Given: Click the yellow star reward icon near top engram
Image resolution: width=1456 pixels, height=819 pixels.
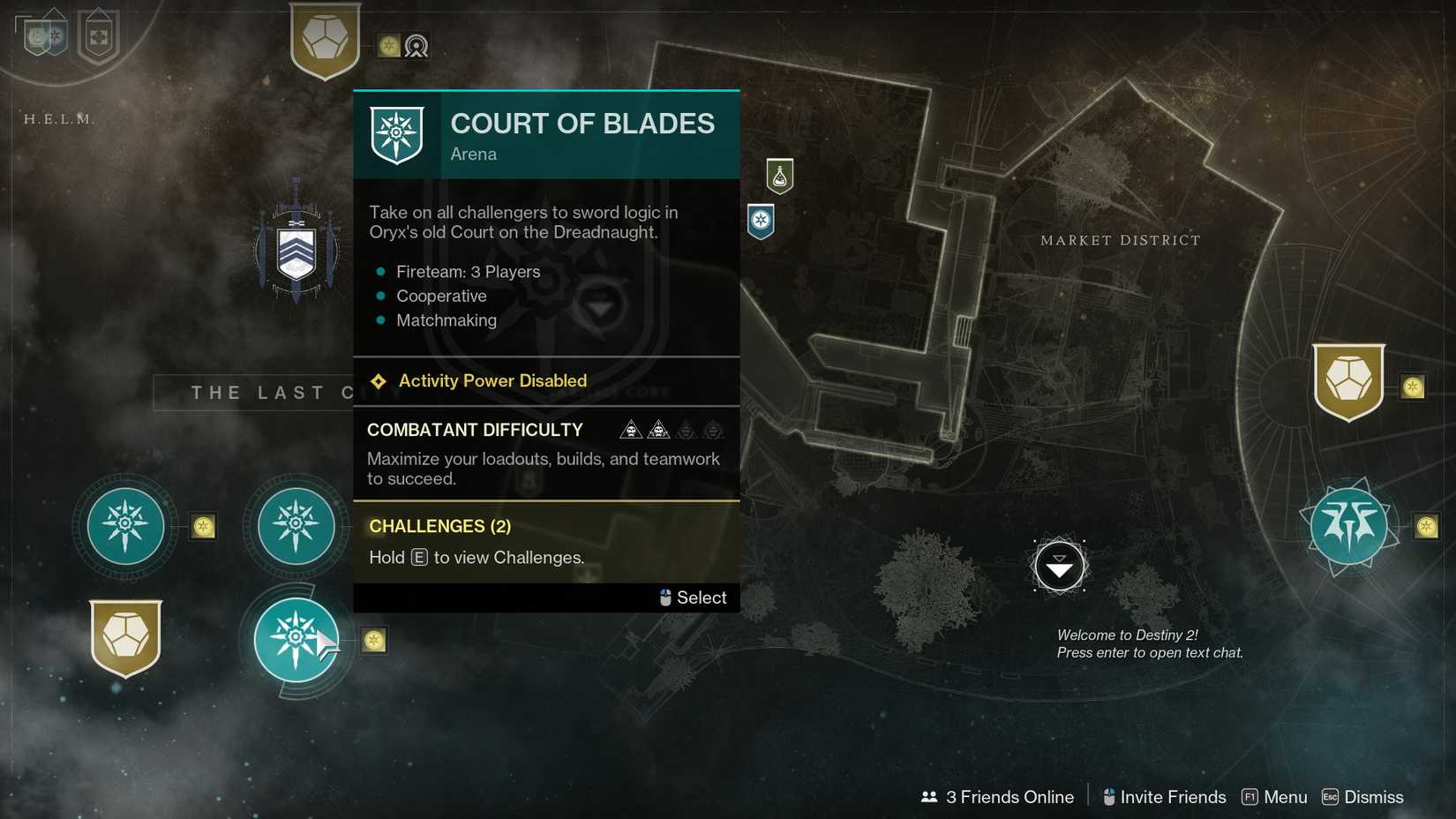Looking at the screenshot, I should [x=387, y=46].
